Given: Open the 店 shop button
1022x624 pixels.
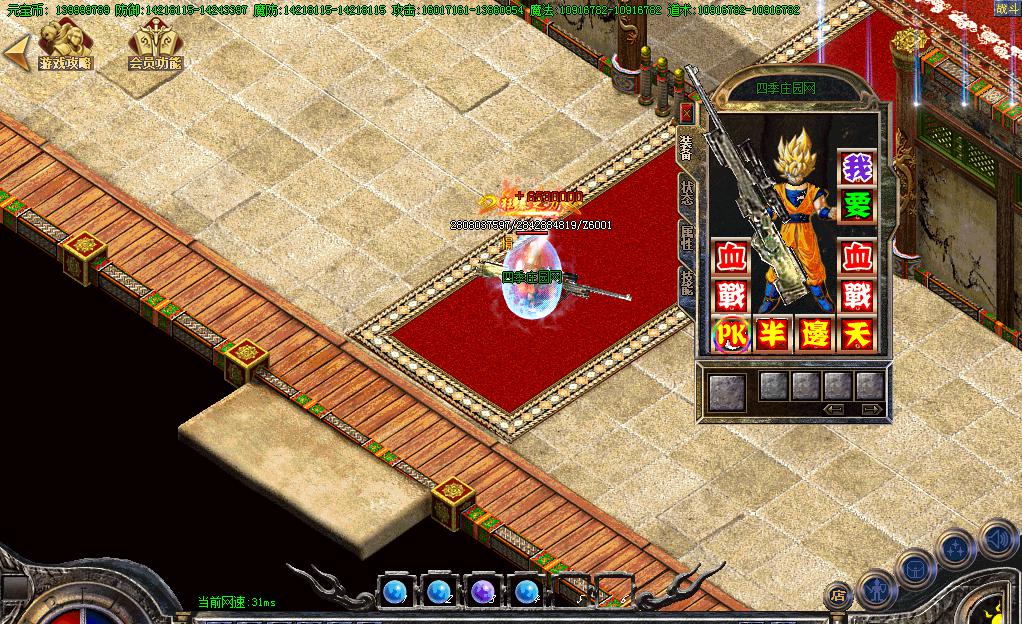Looking at the screenshot, I should click(838, 595).
